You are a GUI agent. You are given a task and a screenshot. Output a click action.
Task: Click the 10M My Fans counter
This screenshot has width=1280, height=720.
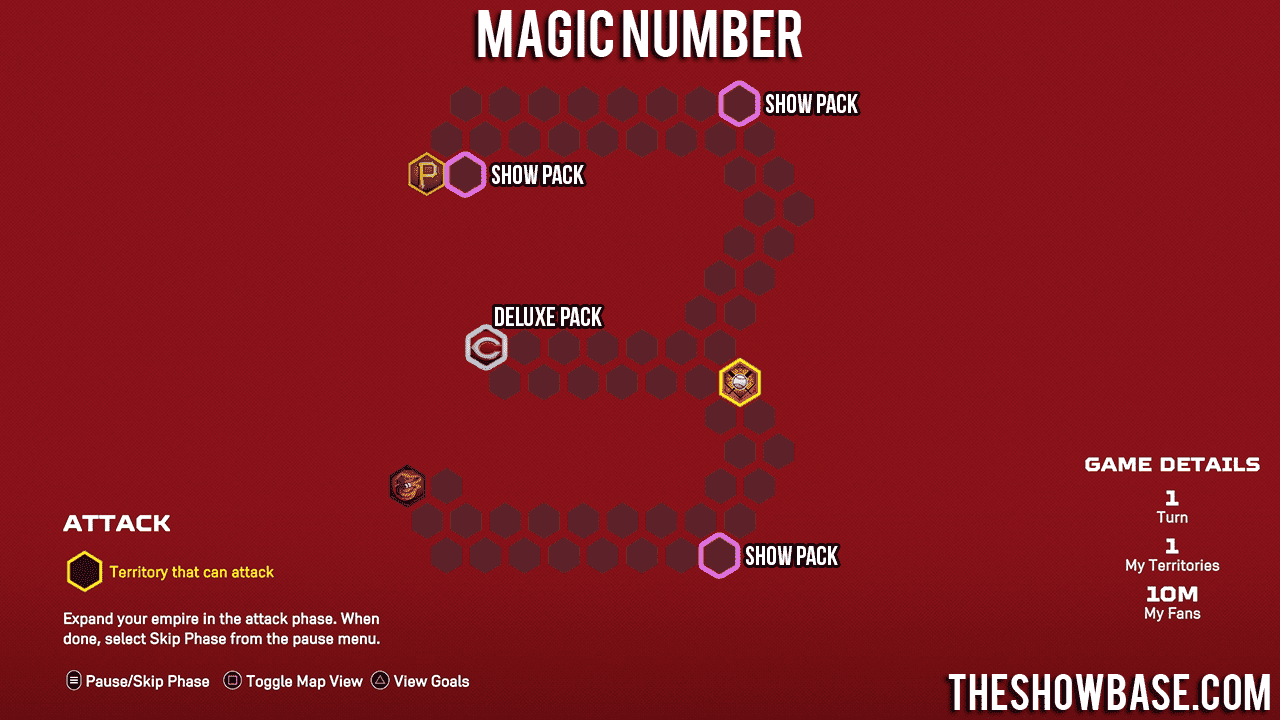[x=1170, y=601]
